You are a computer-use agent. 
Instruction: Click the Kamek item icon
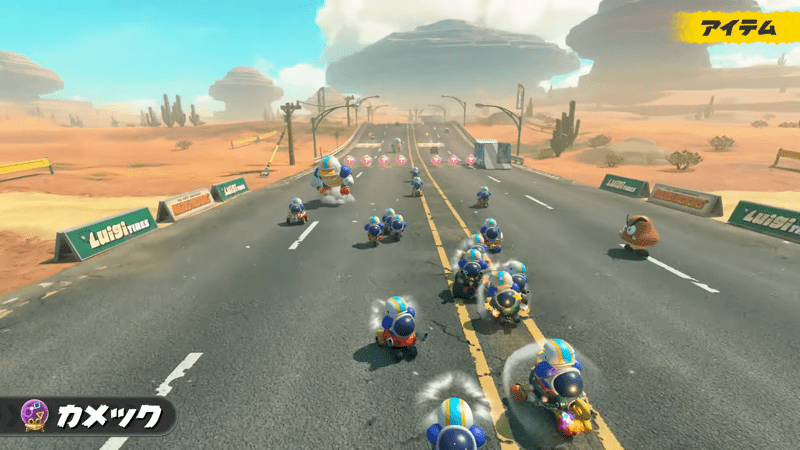[x=35, y=415]
